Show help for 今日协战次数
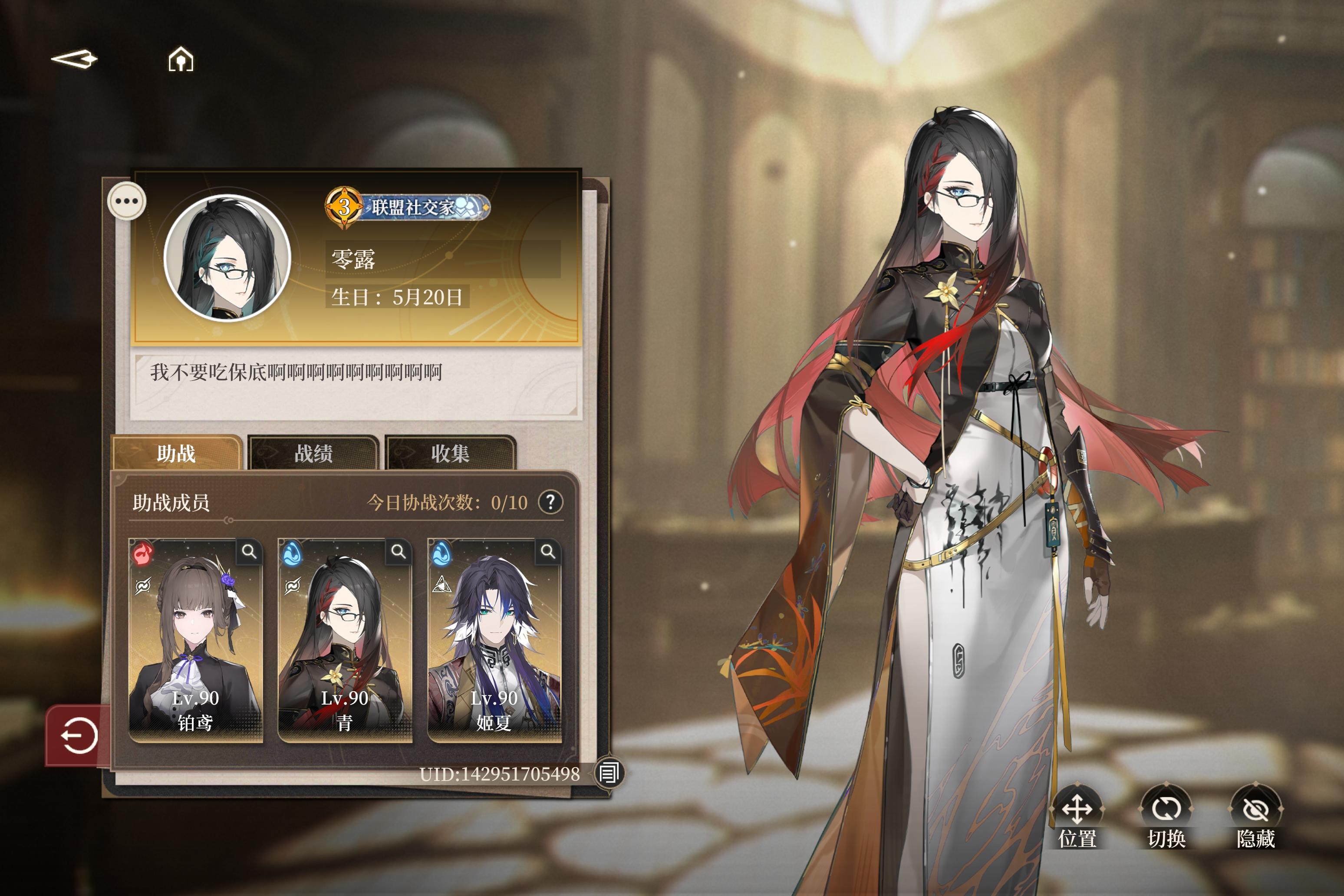Image resolution: width=1344 pixels, height=896 pixels. pos(550,502)
